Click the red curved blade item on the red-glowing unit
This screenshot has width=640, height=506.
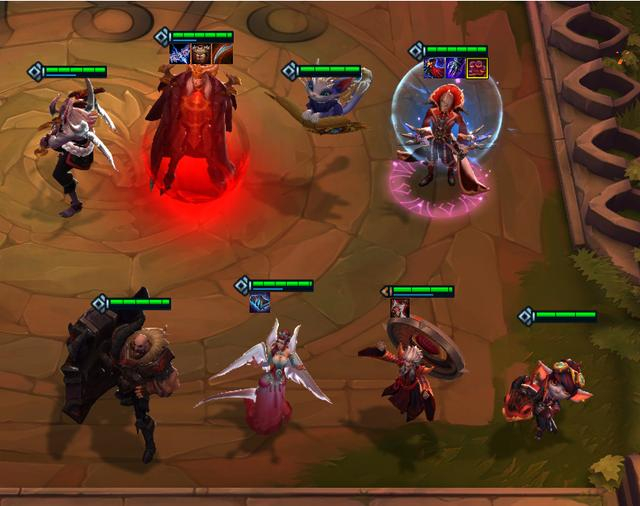click(223, 54)
